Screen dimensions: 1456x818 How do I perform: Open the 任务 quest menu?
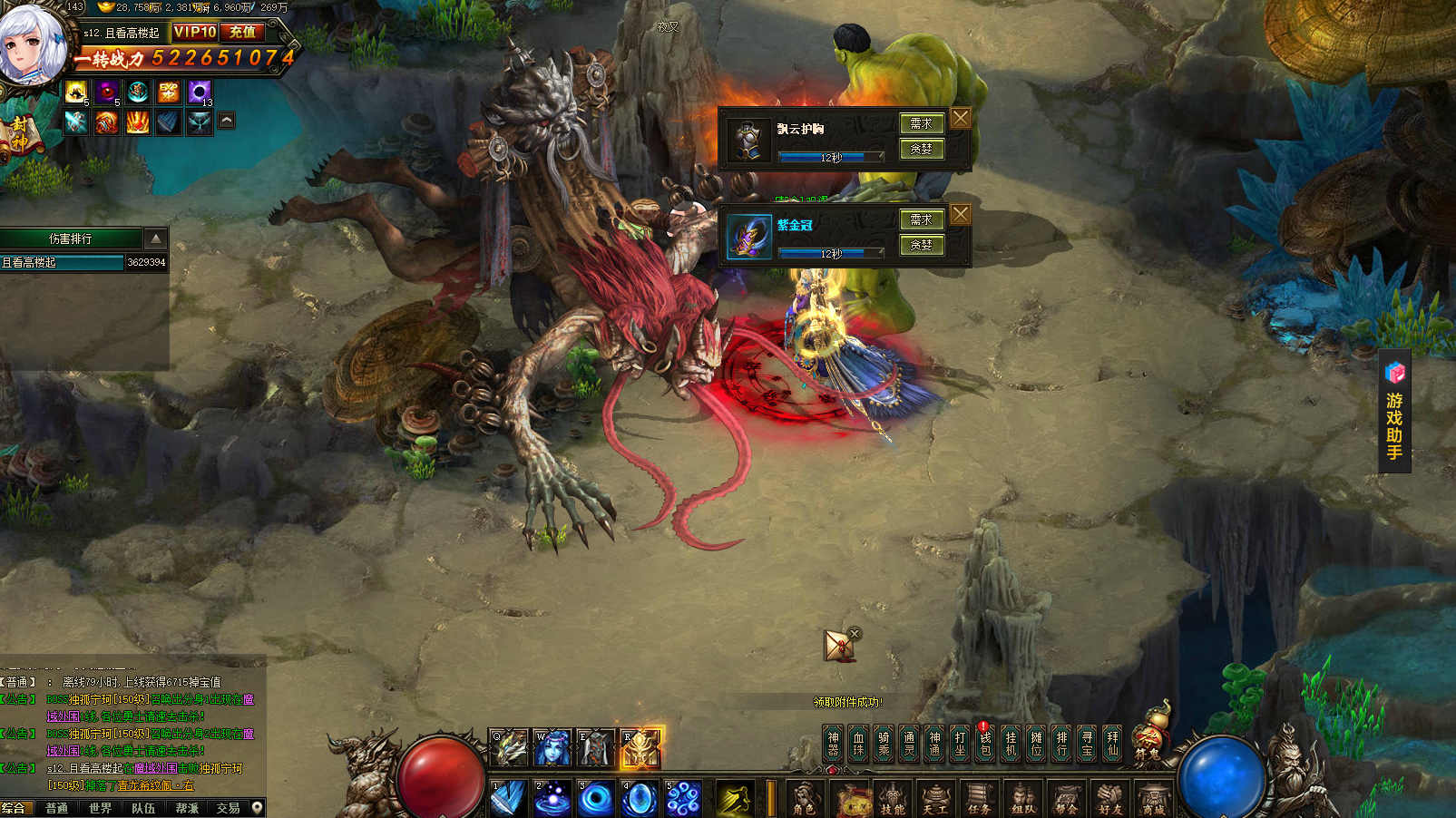click(x=979, y=800)
